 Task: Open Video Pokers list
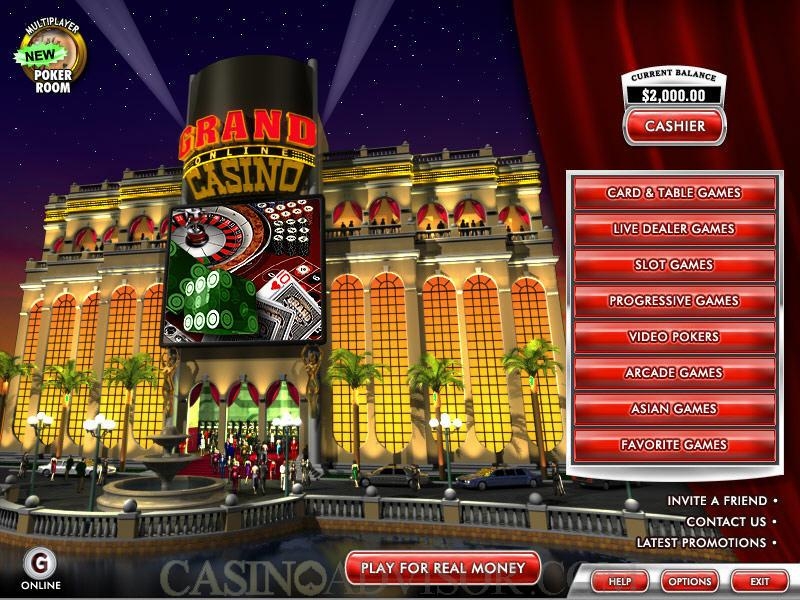click(x=674, y=337)
